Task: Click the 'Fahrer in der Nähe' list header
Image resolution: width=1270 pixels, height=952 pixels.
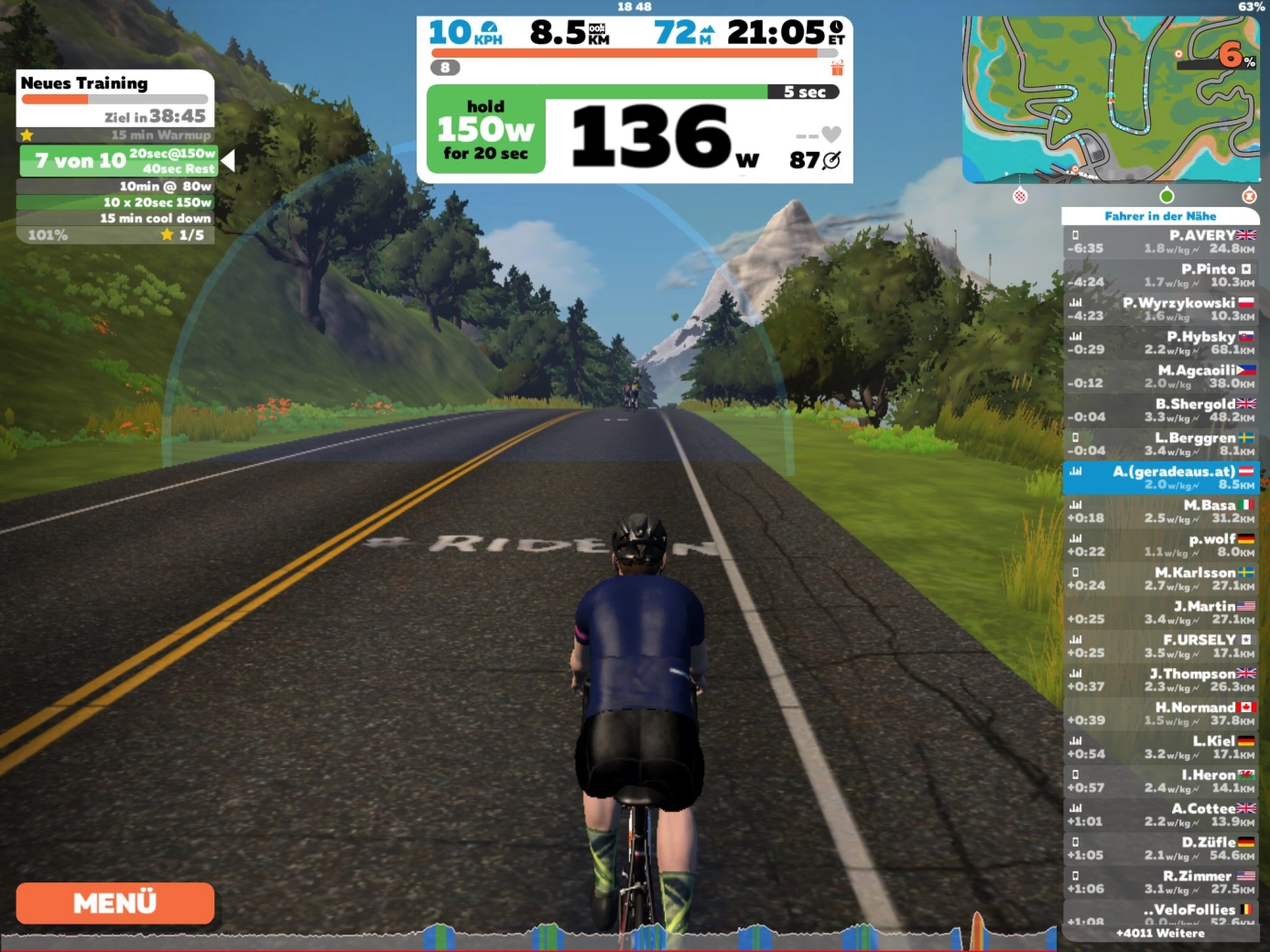Action: pyautogui.click(x=1160, y=216)
